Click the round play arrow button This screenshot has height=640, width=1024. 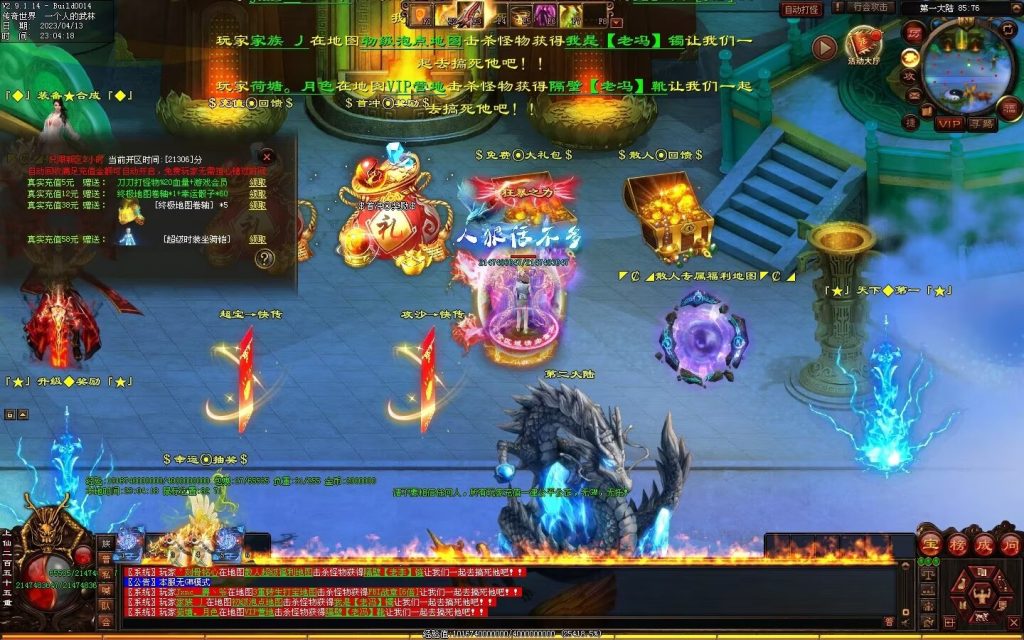tap(824, 47)
